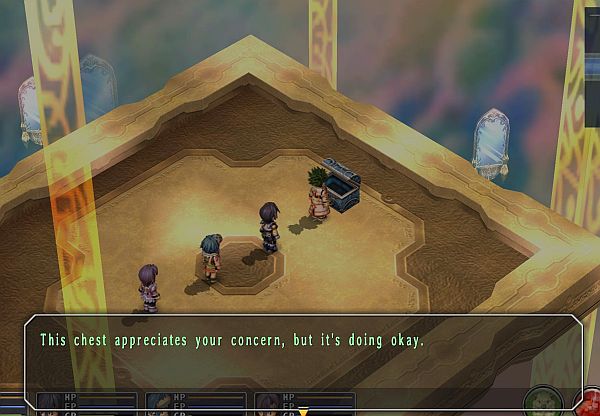
Task: Select the green round icon in the corner
Action: 541,402
